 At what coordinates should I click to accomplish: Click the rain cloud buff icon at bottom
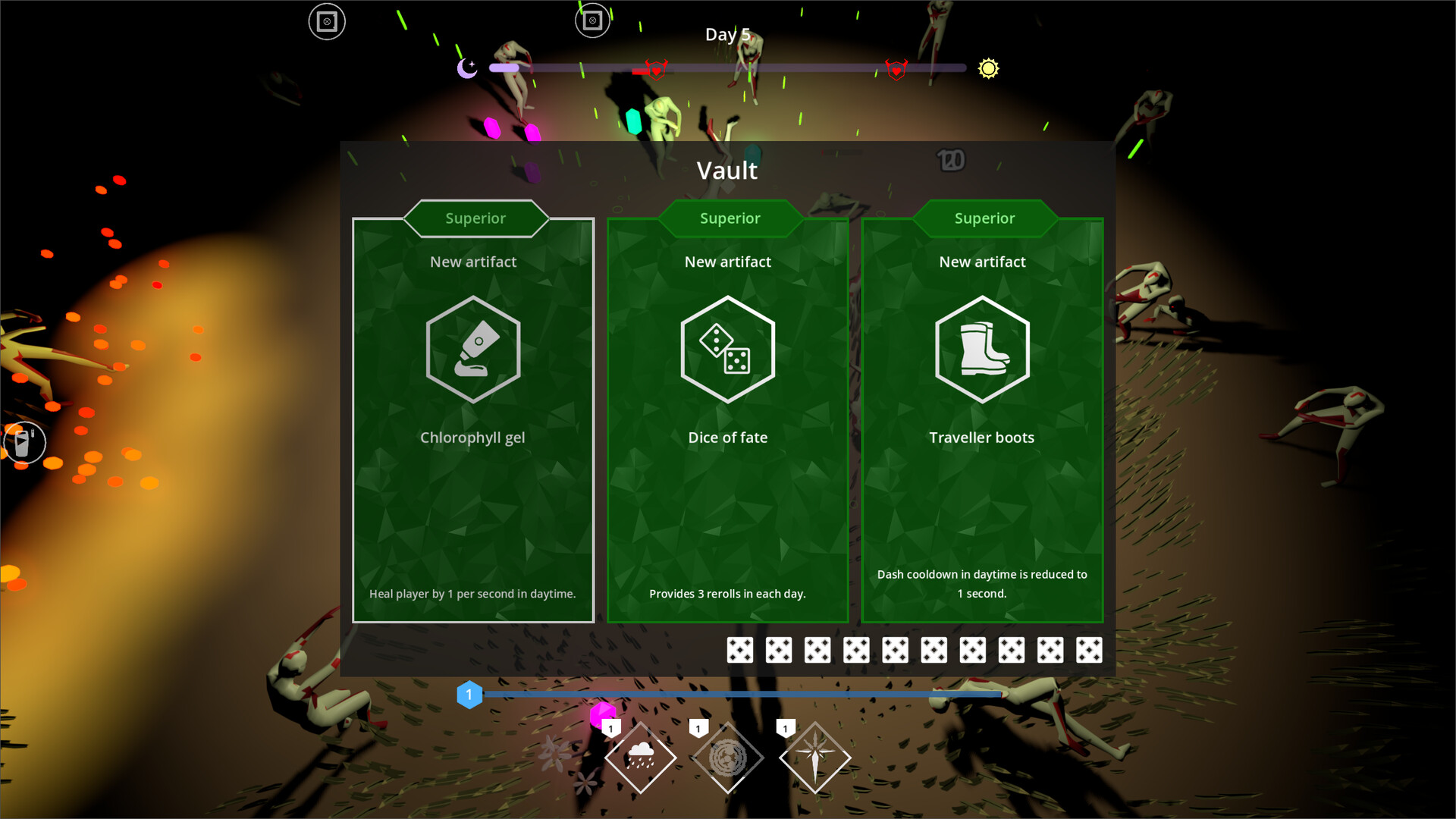641,756
